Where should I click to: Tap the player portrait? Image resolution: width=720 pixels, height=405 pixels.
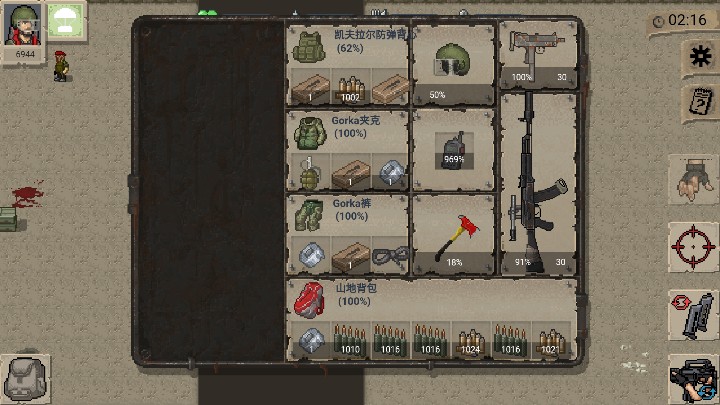[26, 24]
